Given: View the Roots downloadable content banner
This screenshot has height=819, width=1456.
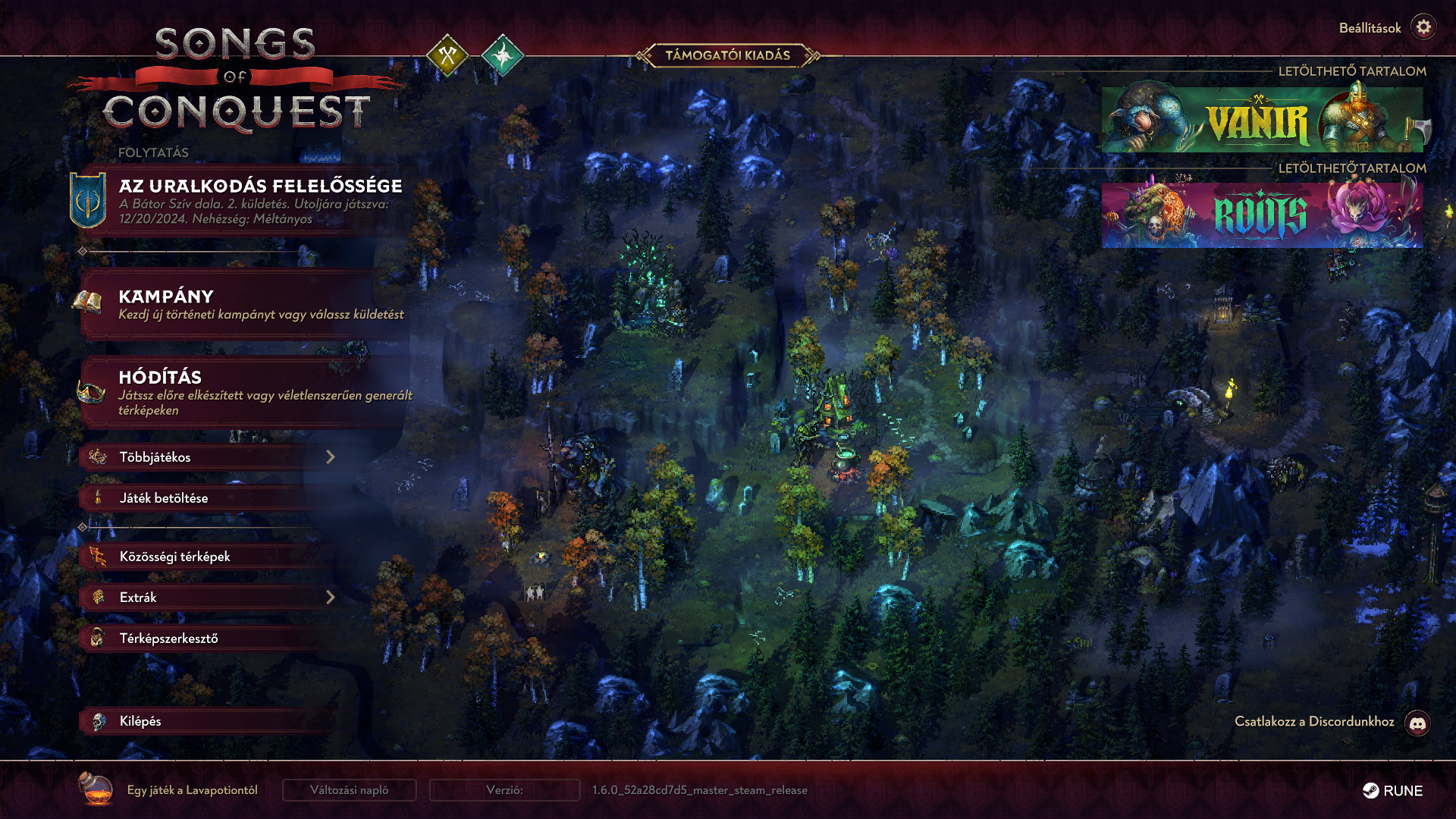Looking at the screenshot, I should (x=1262, y=215).
